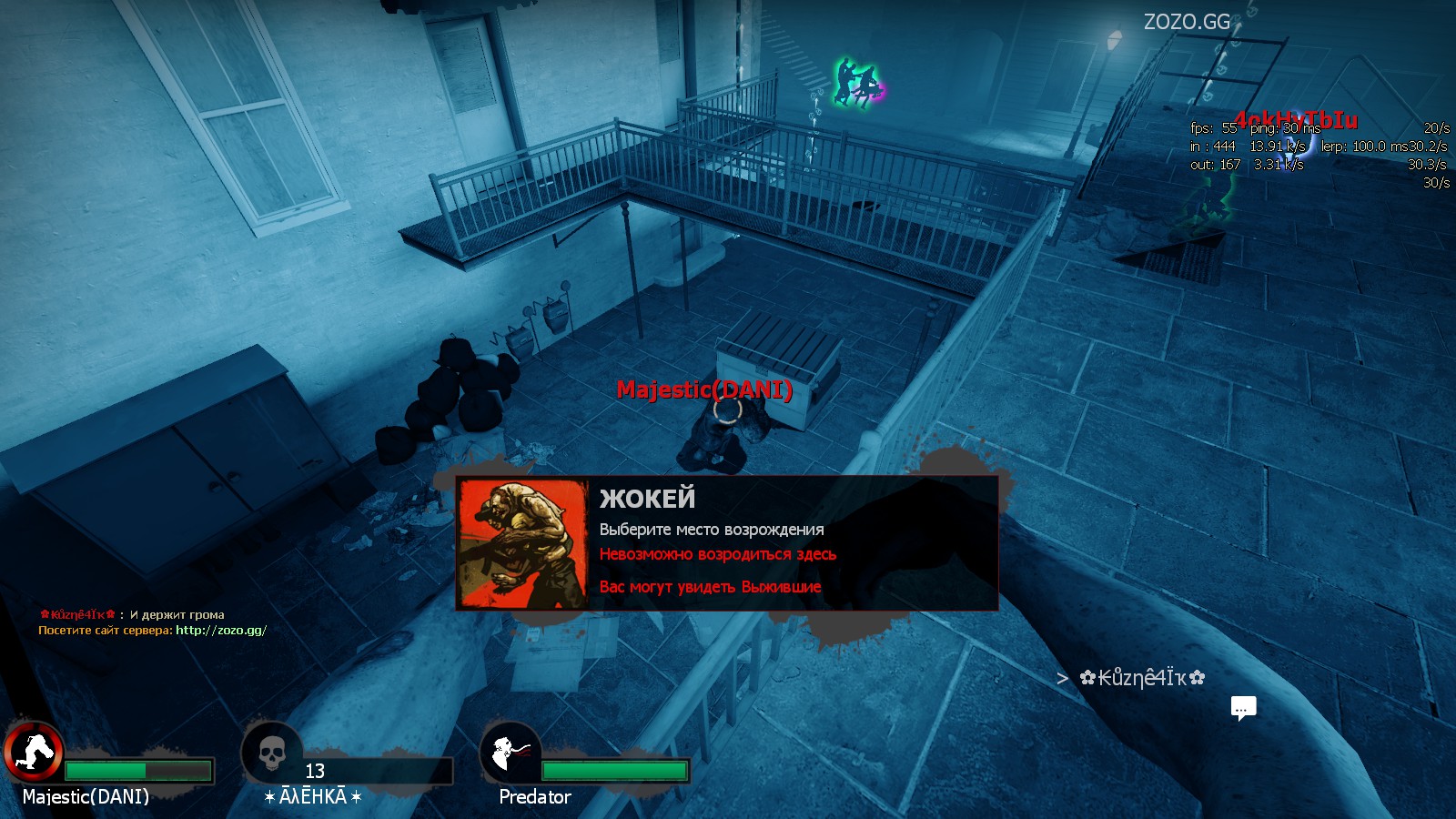Image resolution: width=1456 pixels, height=819 pixels.
Task: Click the chat speech bubble icon
Action: (x=1243, y=708)
